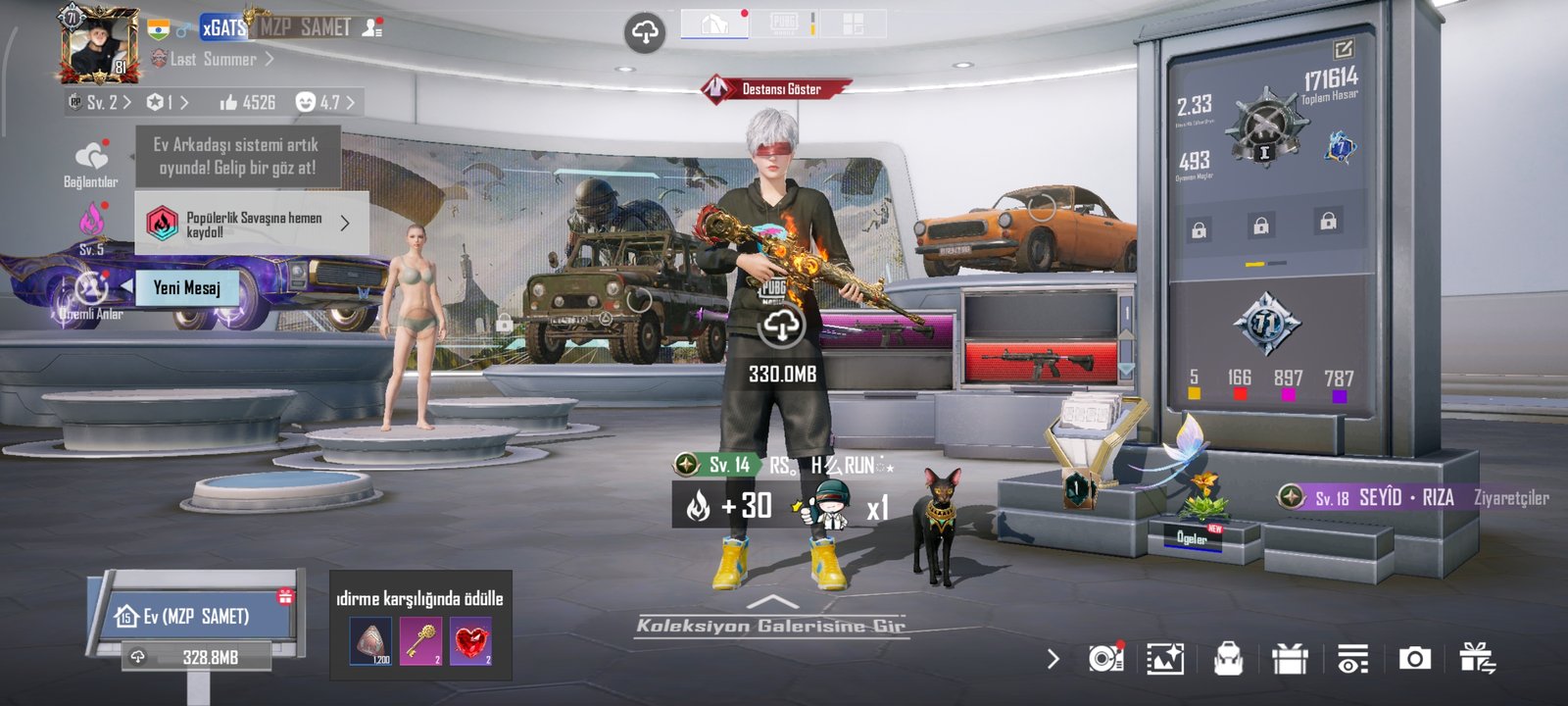This screenshot has width=1568, height=706.
Task: Open the Ev (MZP SAMET) home panel
Action: tap(196, 616)
